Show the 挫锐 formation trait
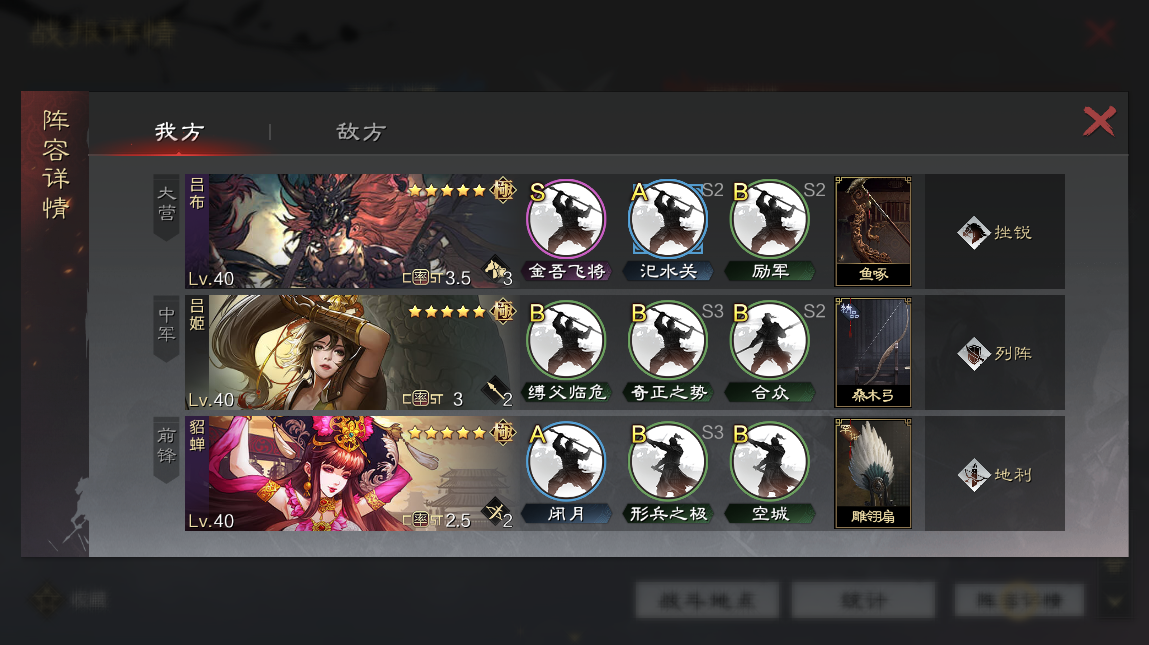This screenshot has width=1149, height=645. point(995,232)
